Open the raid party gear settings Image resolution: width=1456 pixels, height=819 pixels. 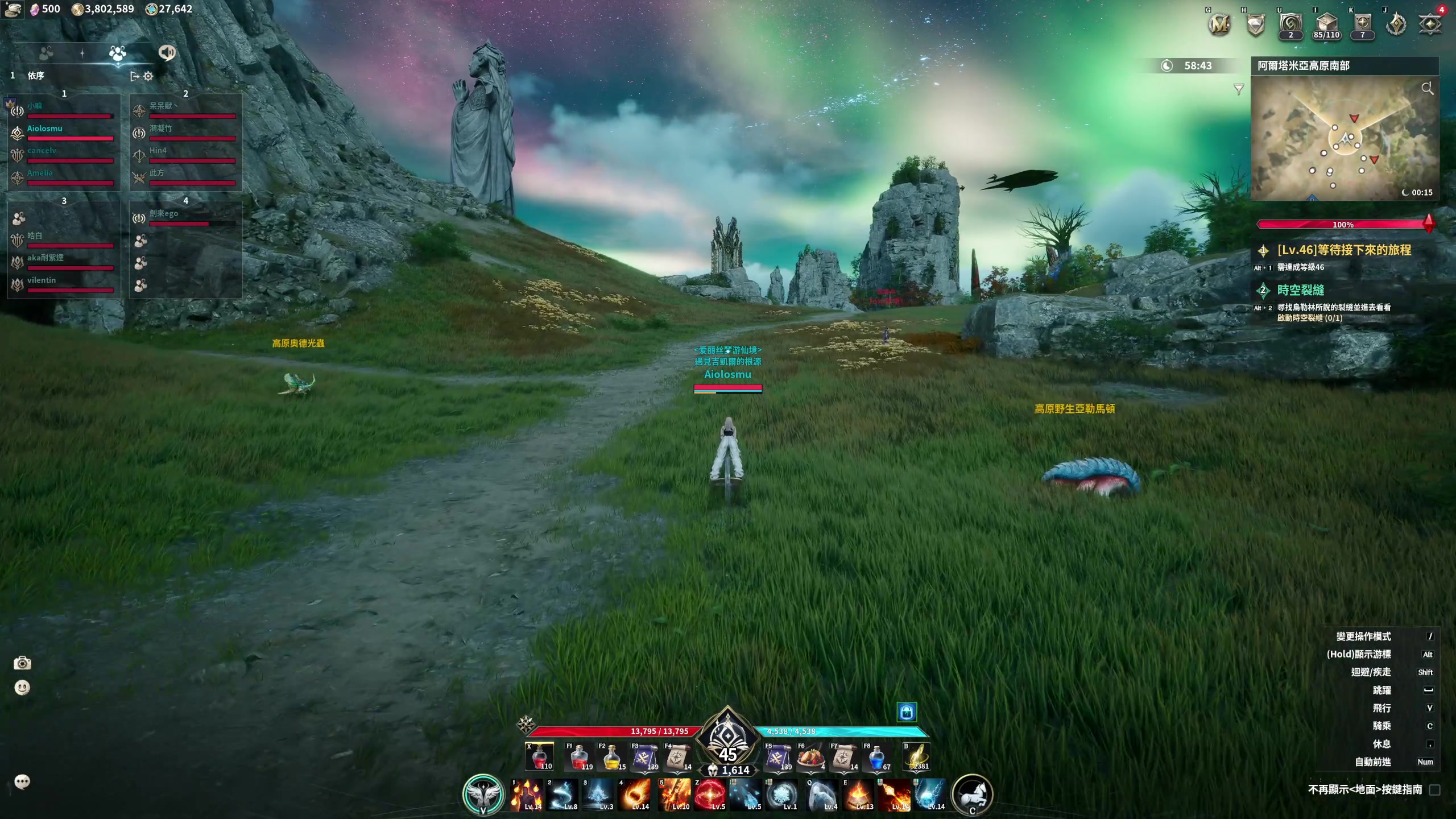point(148,76)
